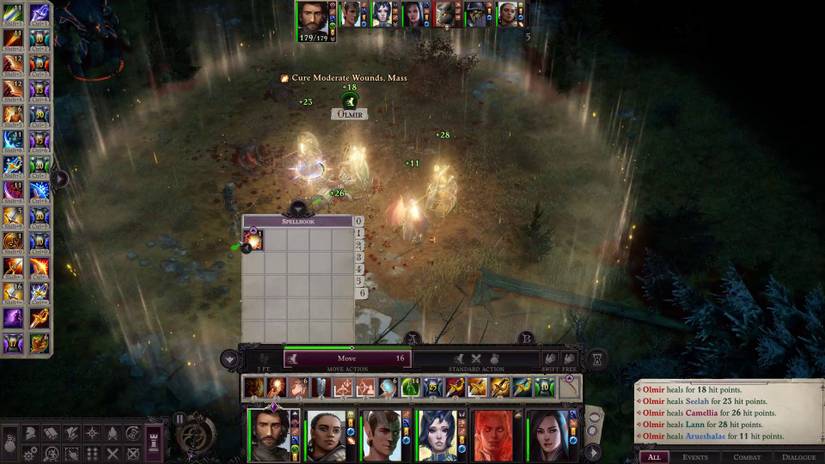Switch to the Events log tab

click(x=695, y=457)
